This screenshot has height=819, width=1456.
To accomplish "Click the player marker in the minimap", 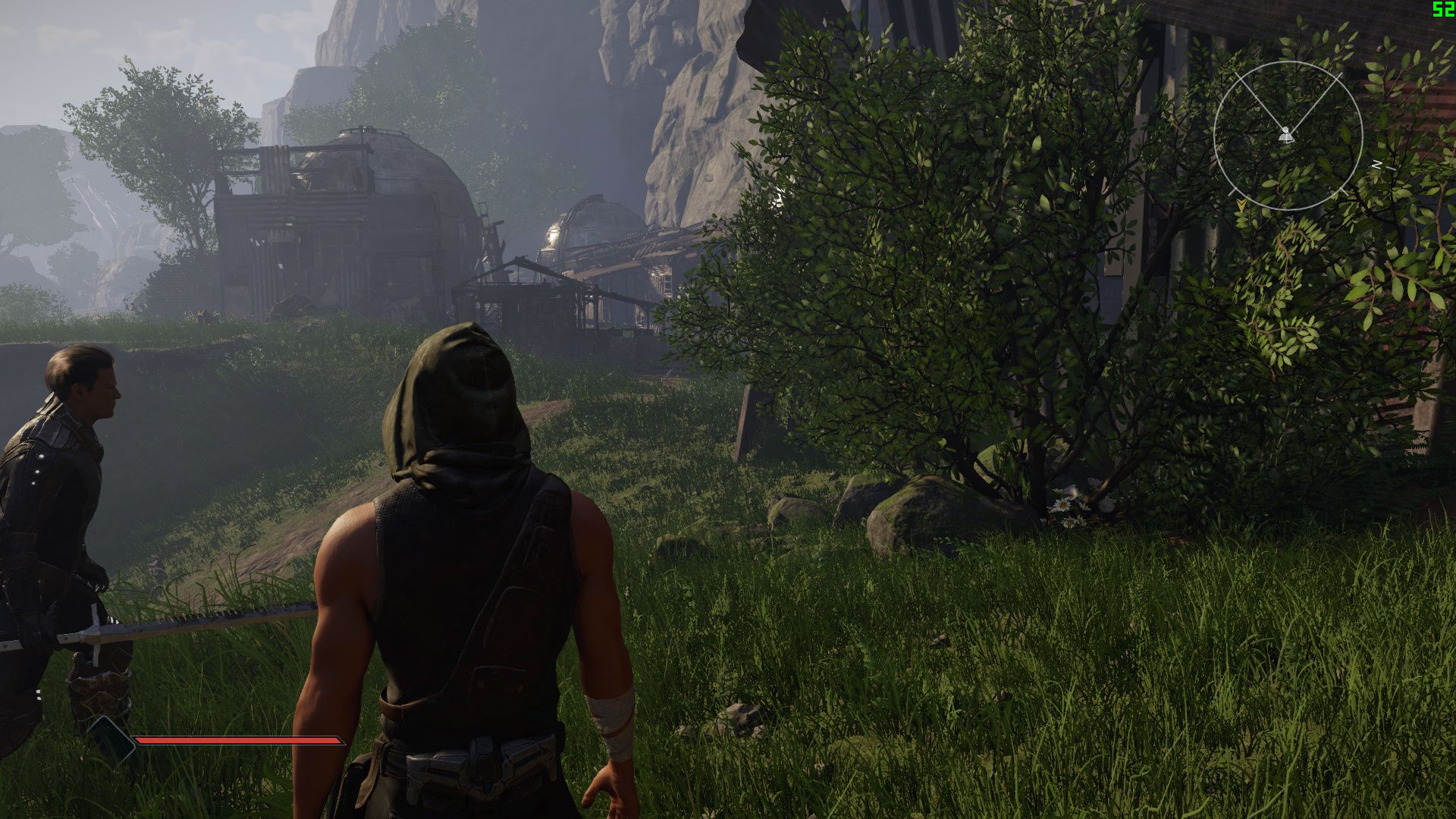I will [1285, 135].
